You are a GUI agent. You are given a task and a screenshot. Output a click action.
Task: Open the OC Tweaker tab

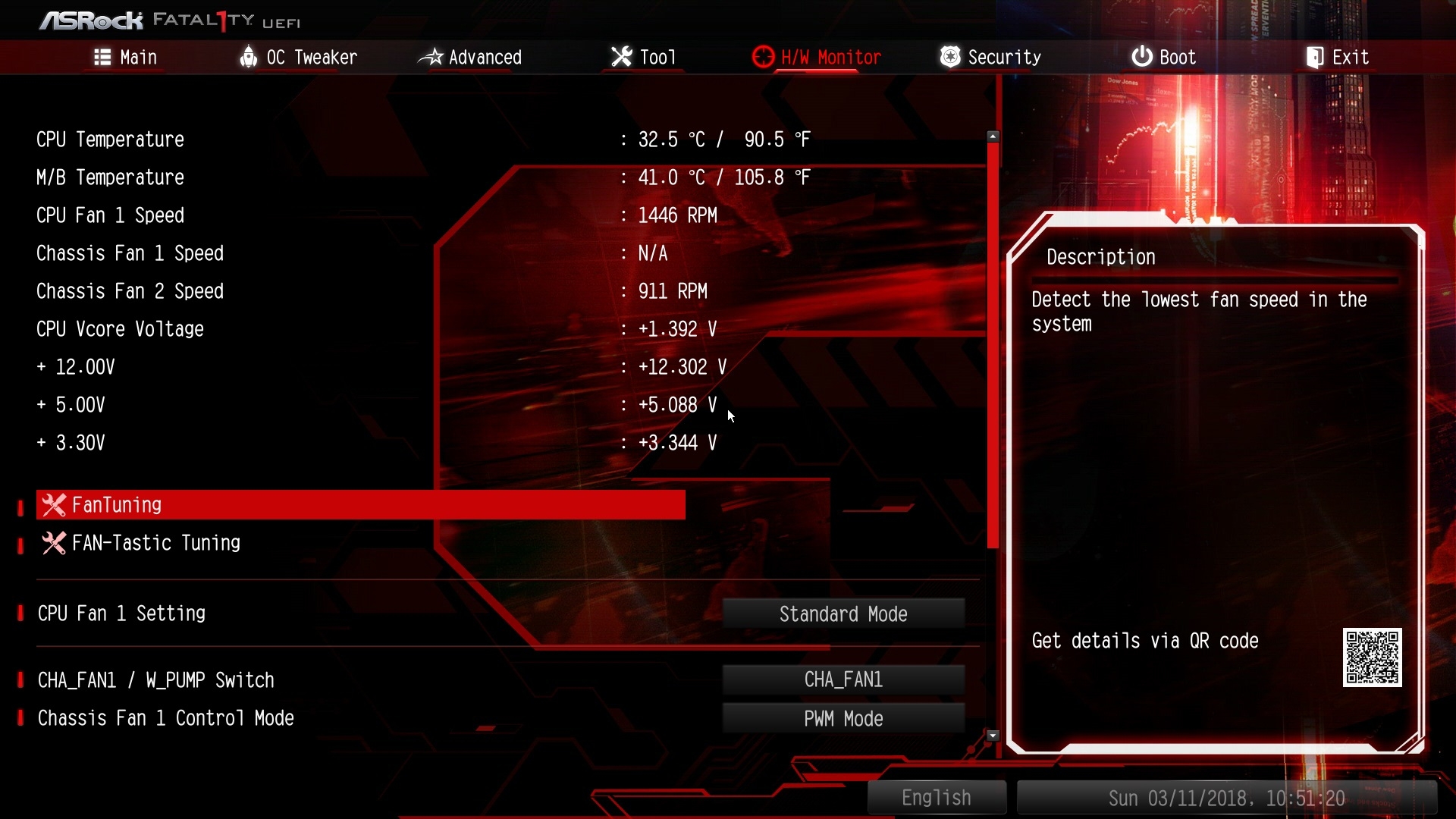(298, 58)
